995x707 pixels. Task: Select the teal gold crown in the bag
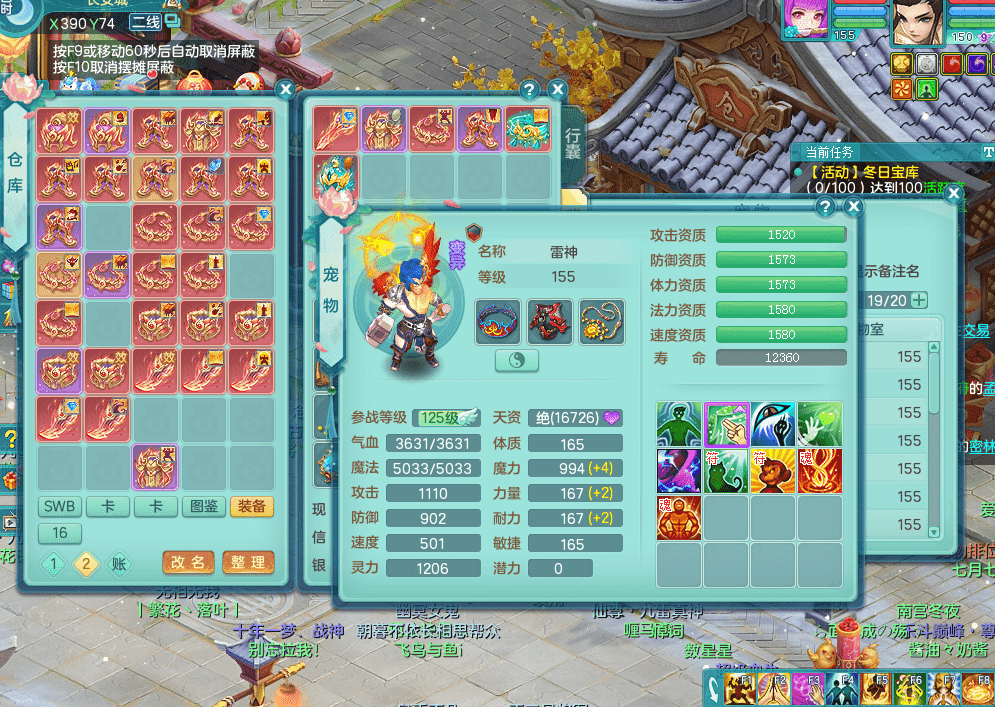click(x=528, y=130)
